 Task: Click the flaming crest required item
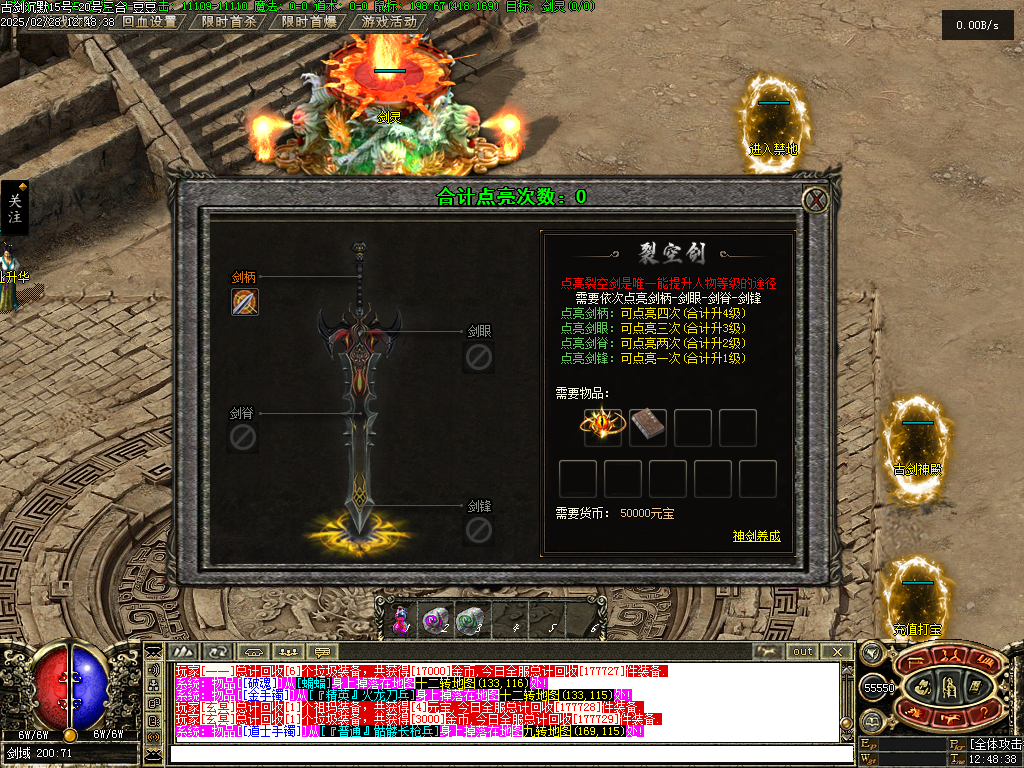coord(602,426)
